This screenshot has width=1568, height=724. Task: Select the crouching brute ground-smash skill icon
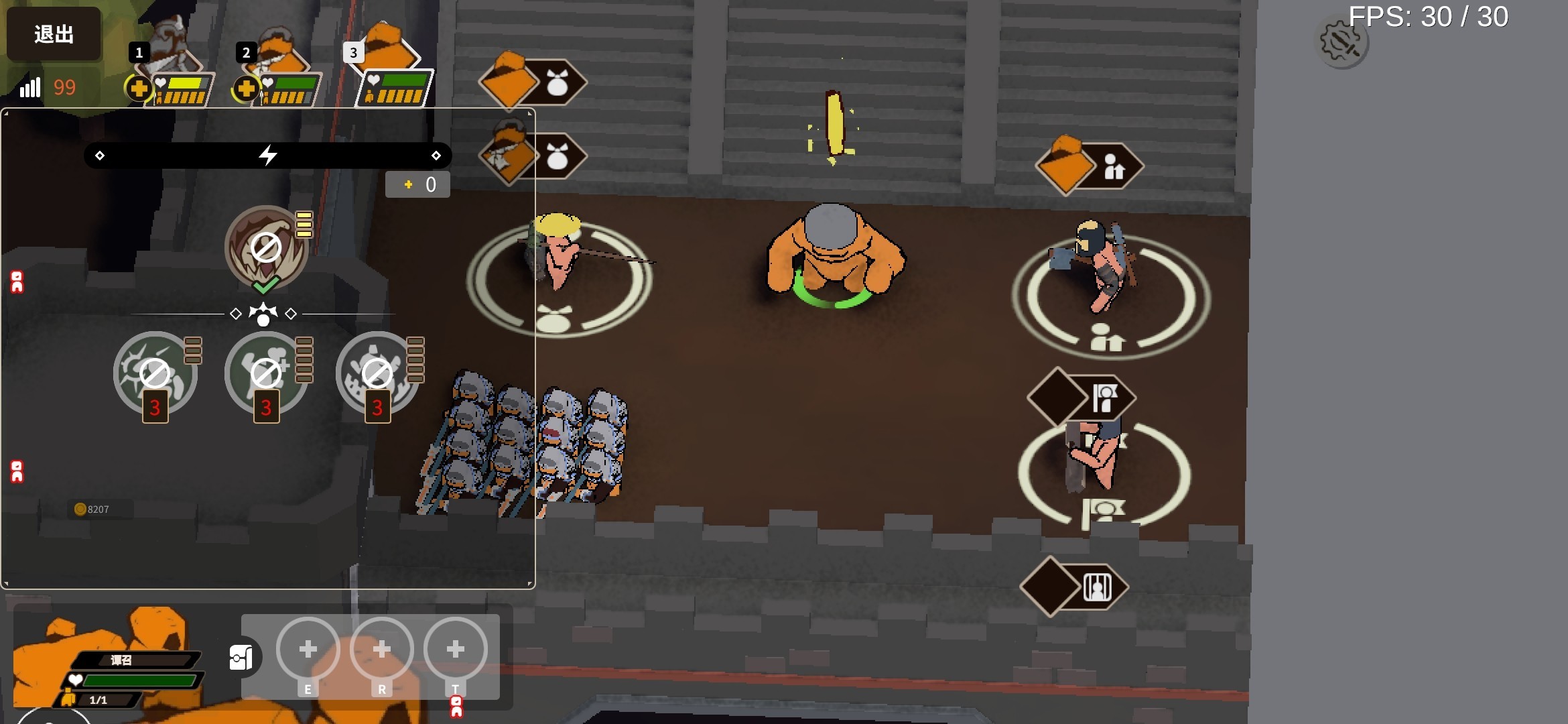coord(377,373)
